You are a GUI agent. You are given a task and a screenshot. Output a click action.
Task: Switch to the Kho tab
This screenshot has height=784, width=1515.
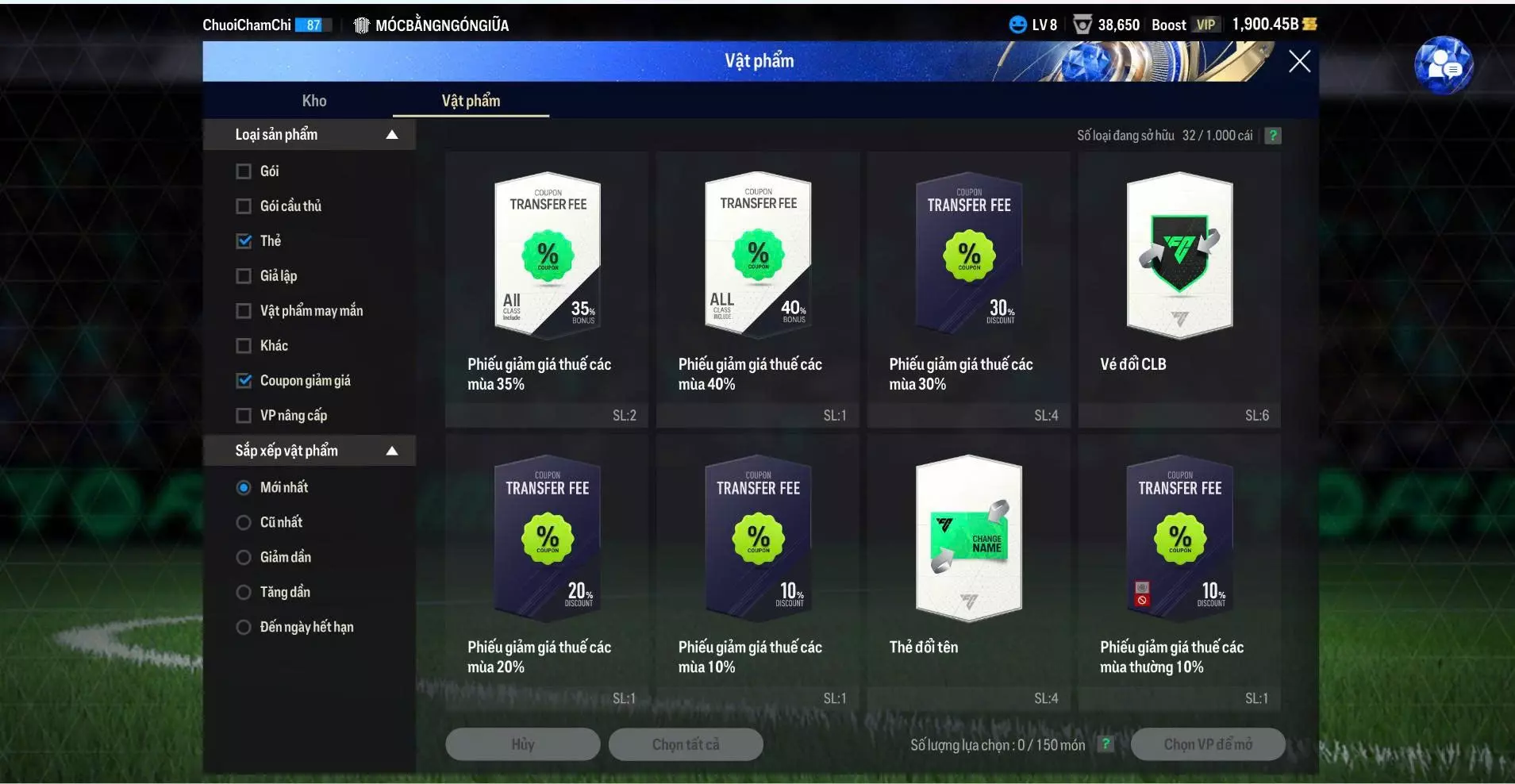(x=314, y=101)
